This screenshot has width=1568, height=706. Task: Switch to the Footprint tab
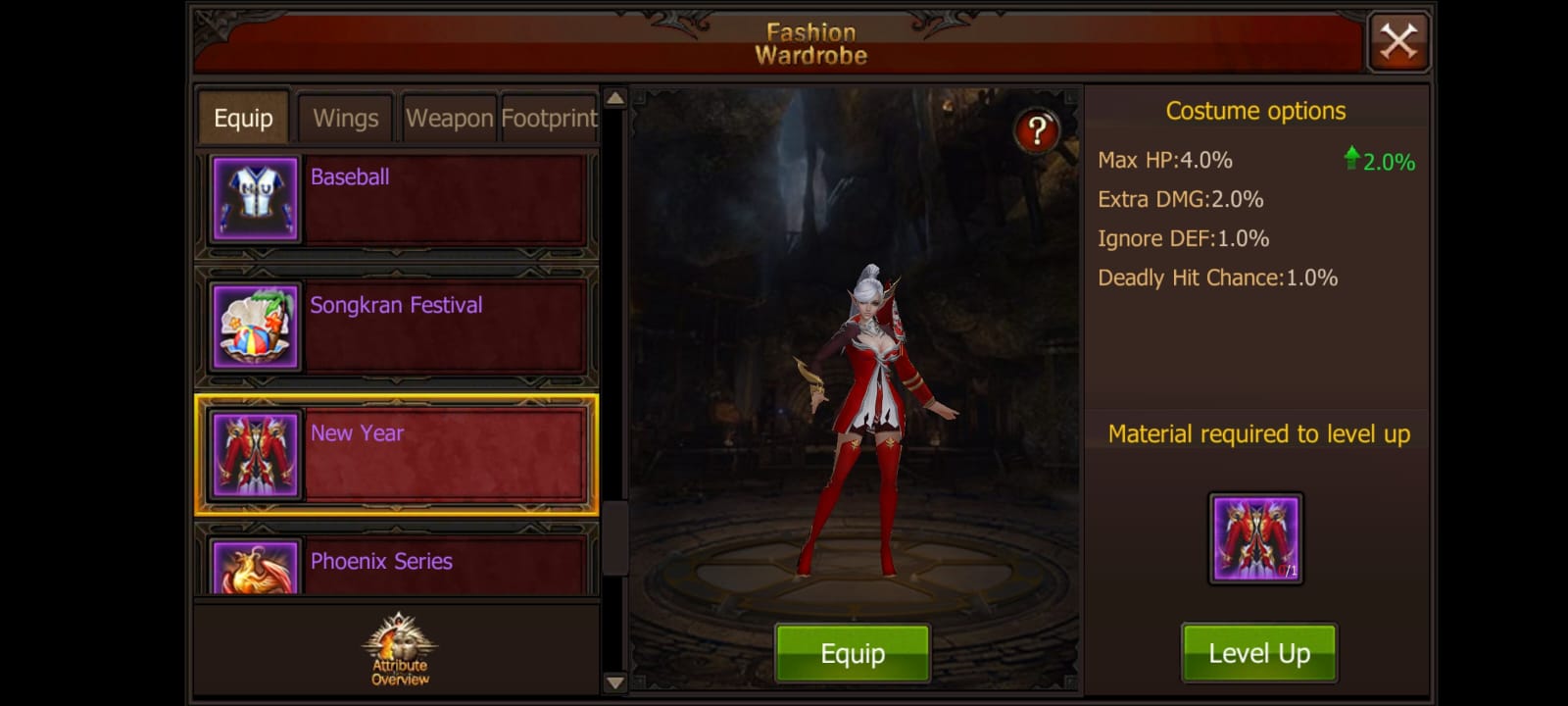[548, 118]
